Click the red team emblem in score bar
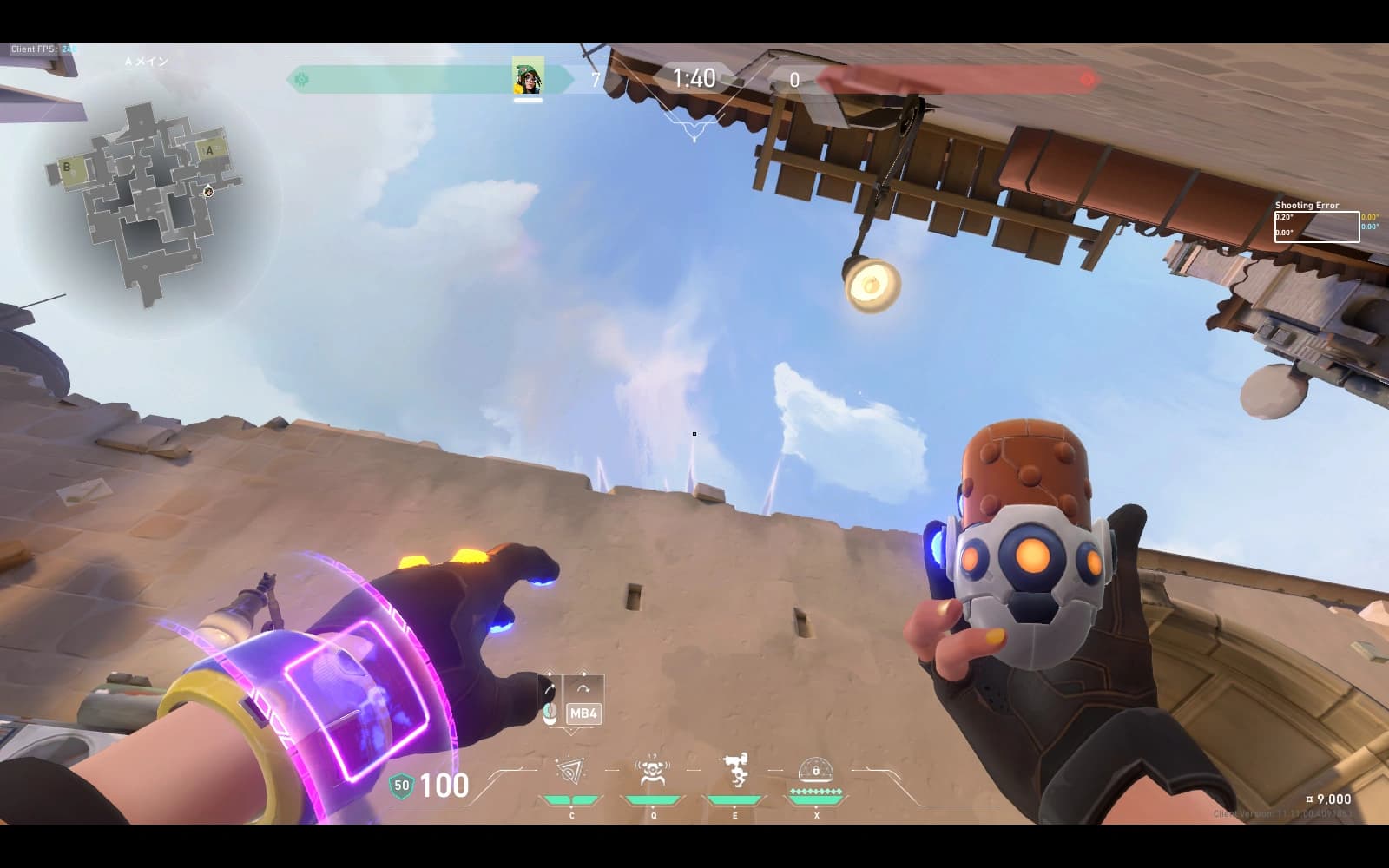Viewport: 1389px width, 868px height. pyautogui.click(x=1087, y=80)
